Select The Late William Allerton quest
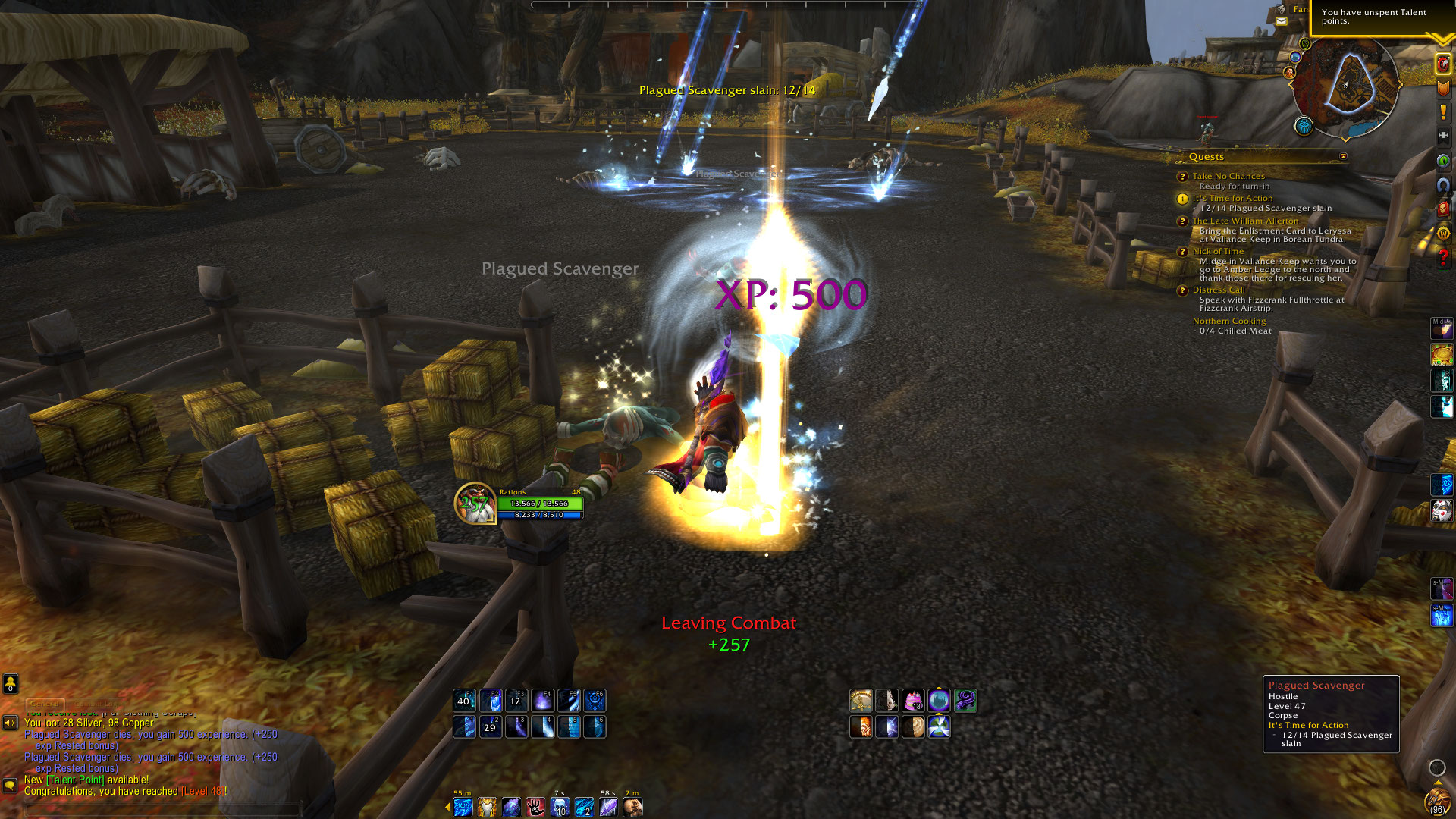This screenshot has width=1456, height=819. pos(1245,221)
